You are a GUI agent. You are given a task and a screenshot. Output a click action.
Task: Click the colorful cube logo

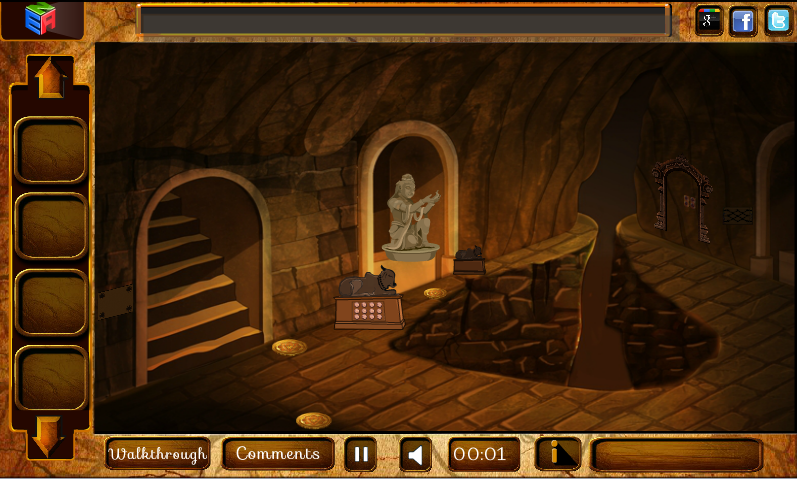42,19
